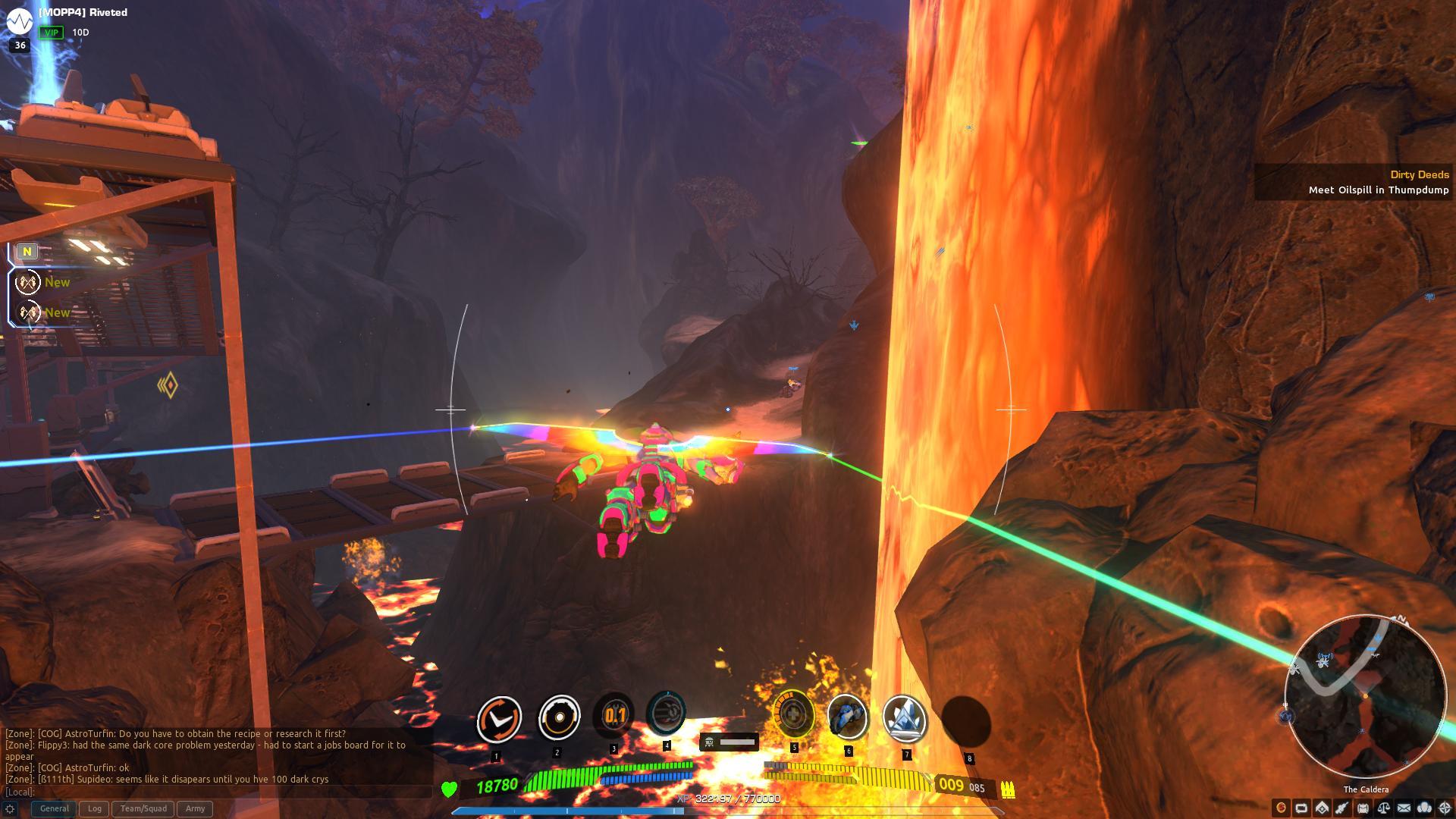Screen dimensions: 1456x819
Task: Open the balance scales market icon
Action: point(1384,808)
